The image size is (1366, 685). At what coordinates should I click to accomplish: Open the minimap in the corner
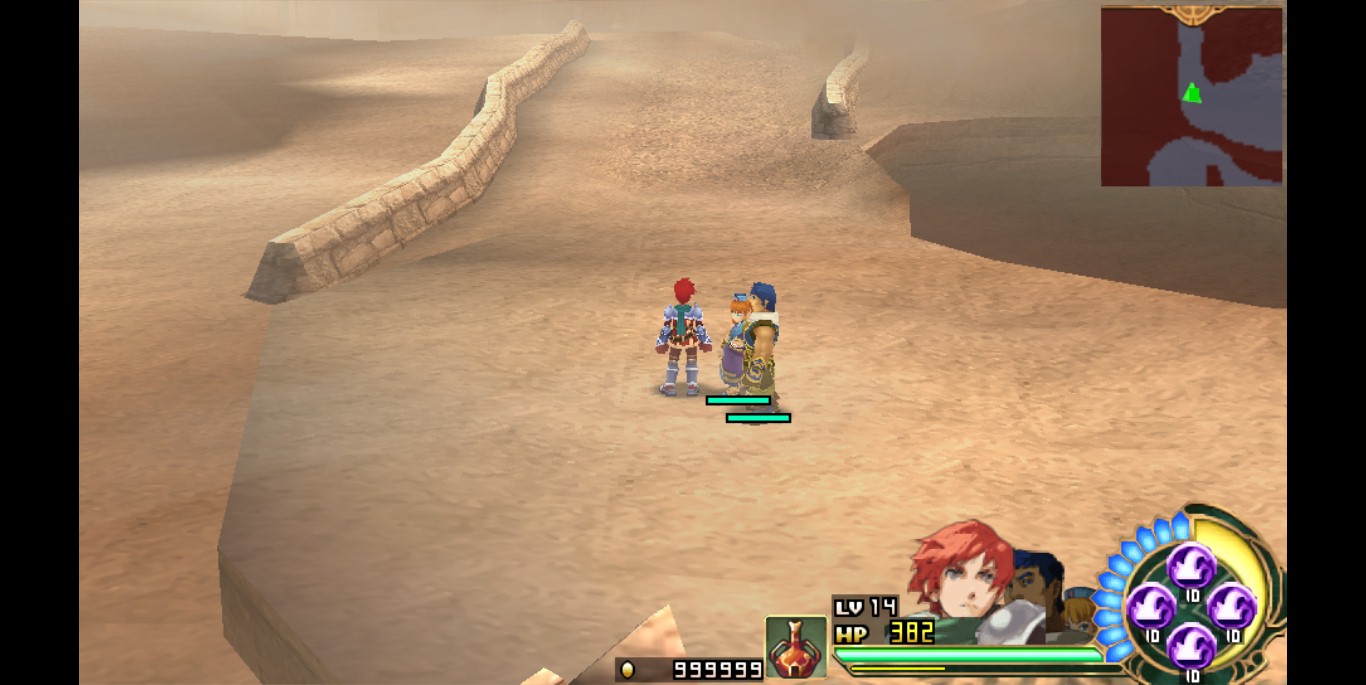1191,97
